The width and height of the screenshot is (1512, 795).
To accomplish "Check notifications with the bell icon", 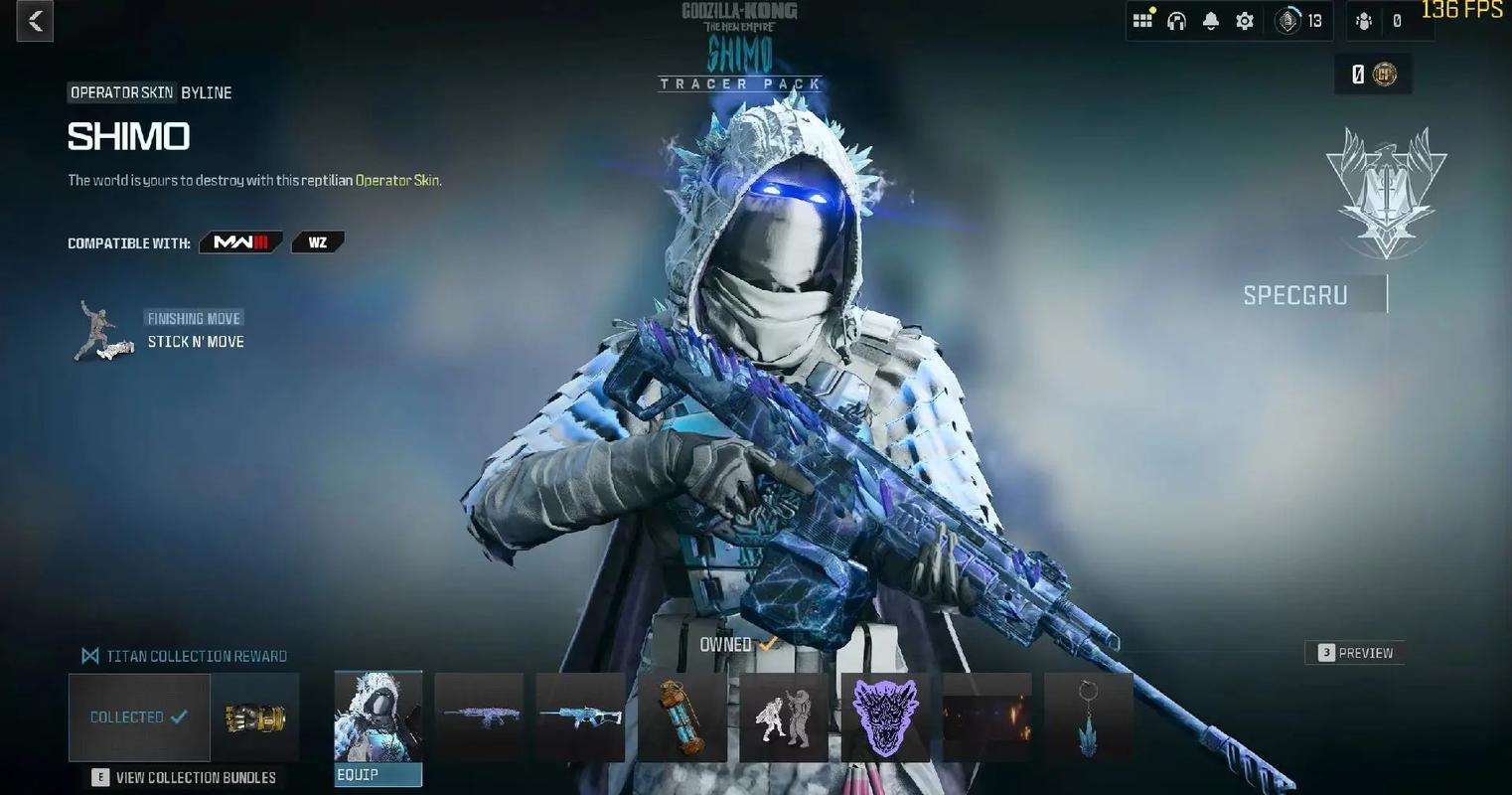I will [1210, 21].
